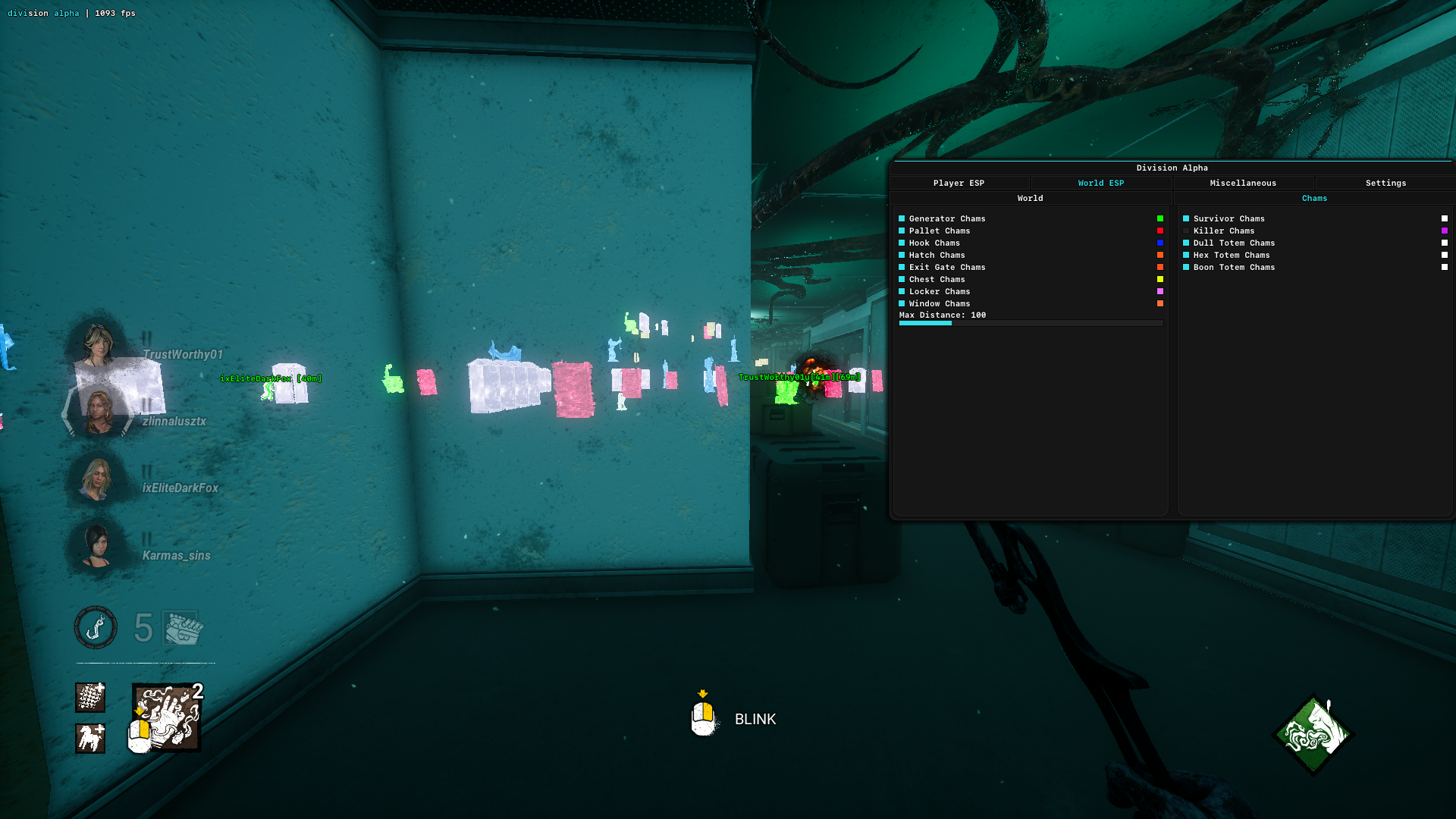Switch to the Player ESP tab
Image resolution: width=1456 pixels, height=819 pixels.
coord(959,183)
